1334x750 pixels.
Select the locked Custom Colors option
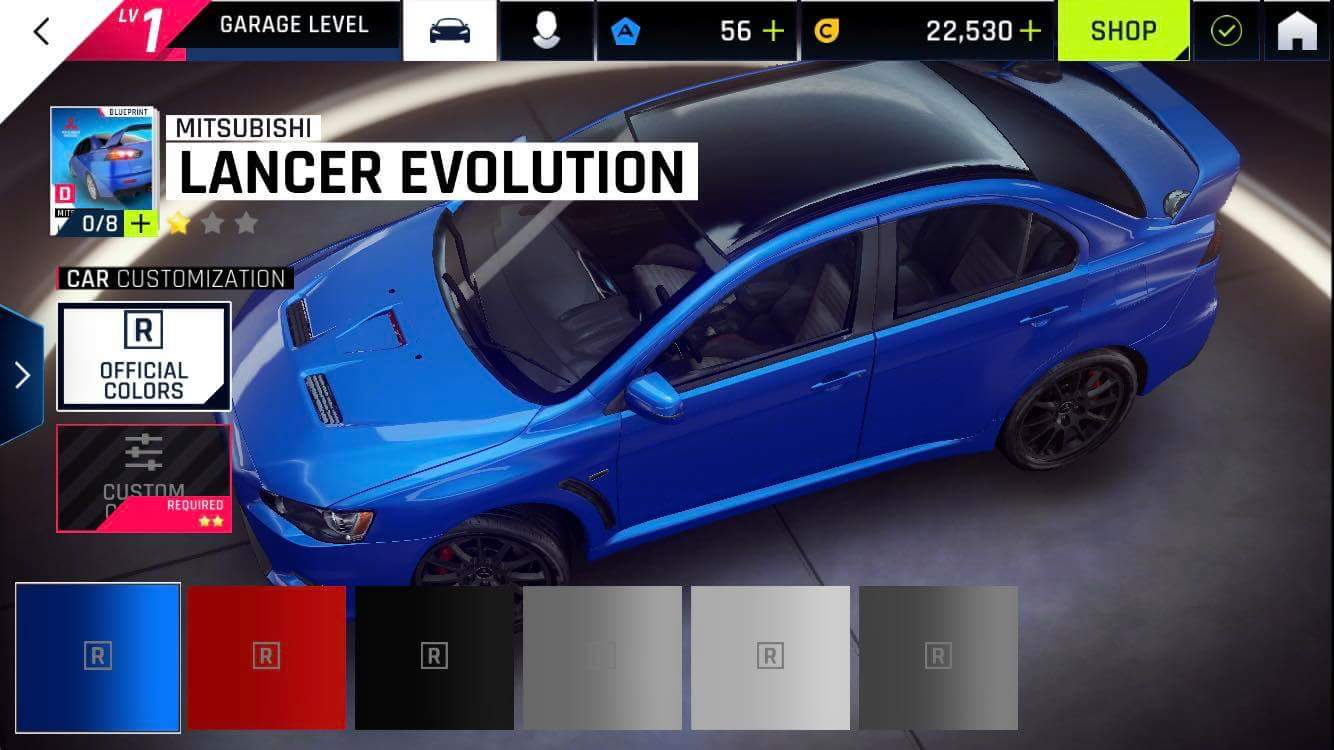tap(144, 478)
